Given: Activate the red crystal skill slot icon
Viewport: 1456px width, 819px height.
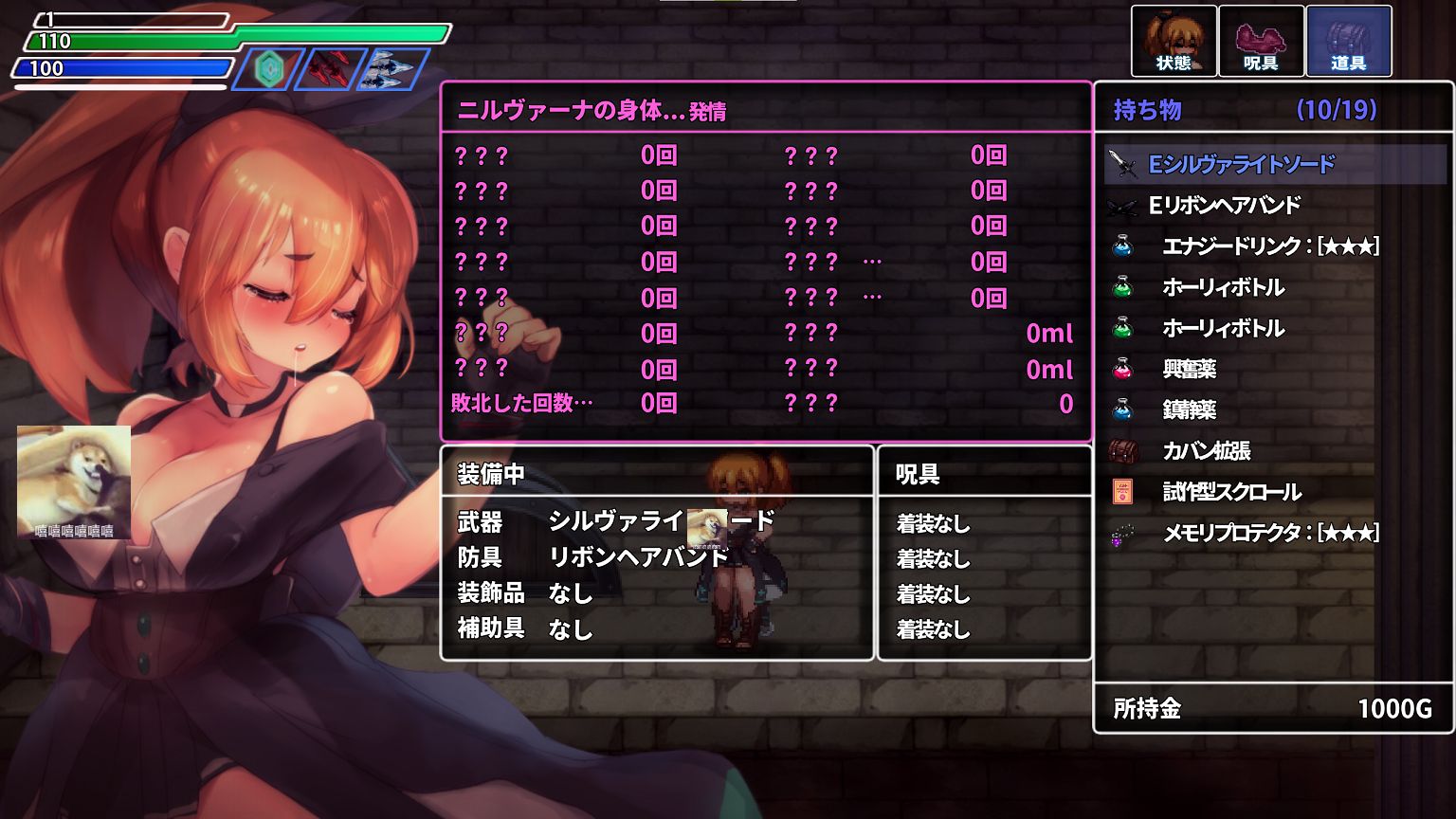Looking at the screenshot, I should pyautogui.click(x=331, y=69).
